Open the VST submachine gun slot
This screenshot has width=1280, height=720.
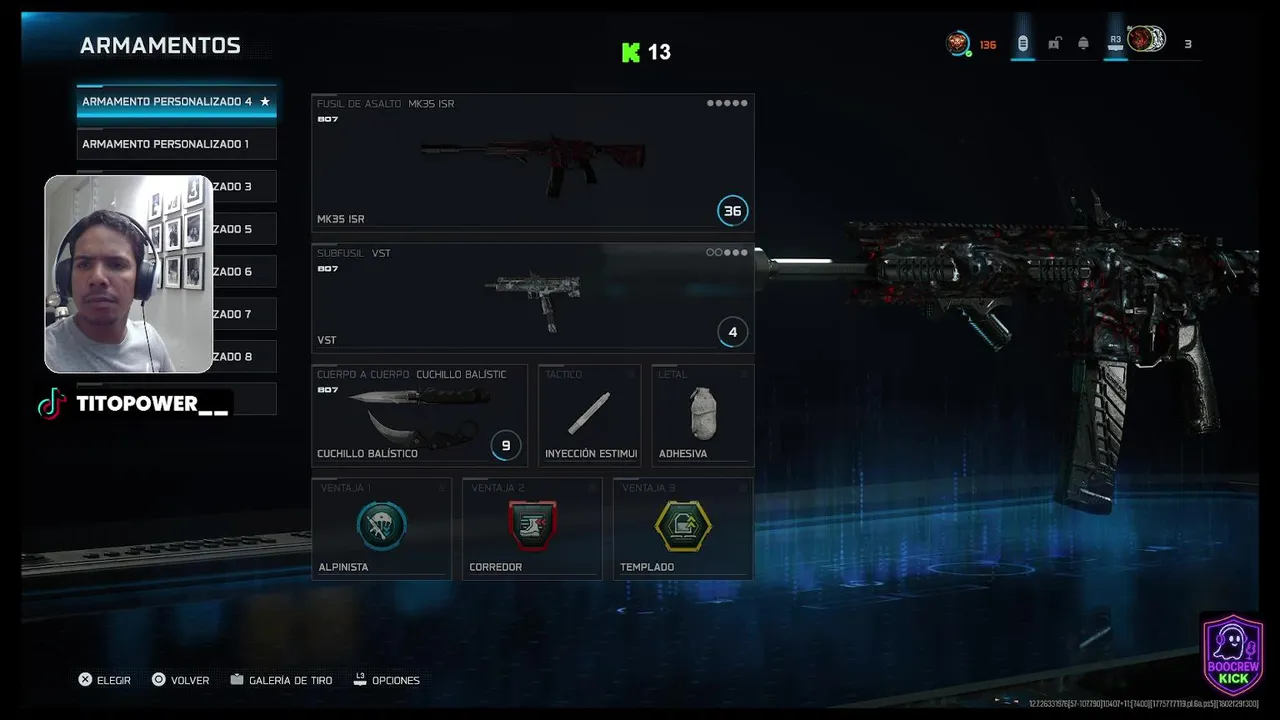532,298
